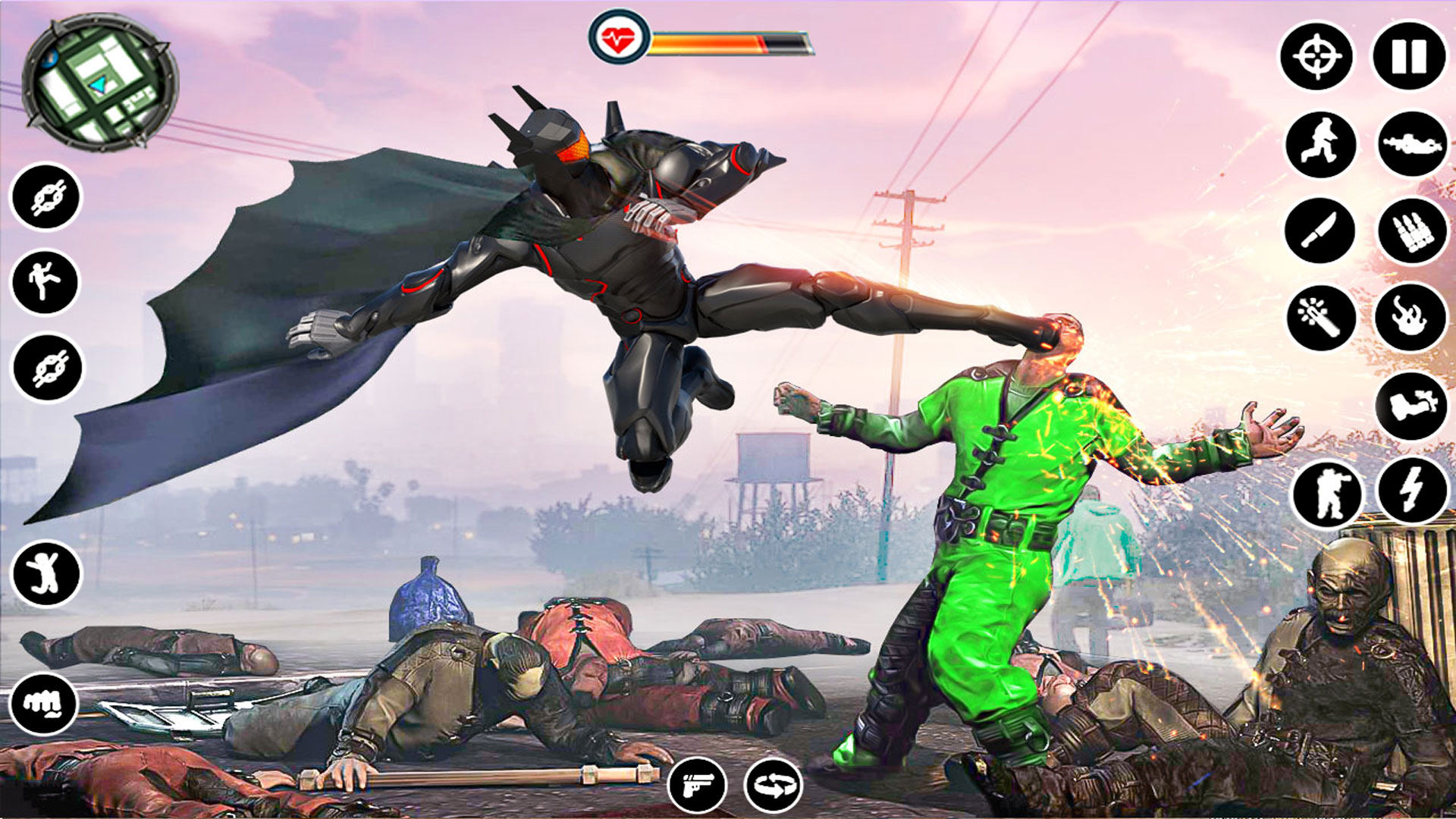Select the assault rifle weapon

(1412, 143)
